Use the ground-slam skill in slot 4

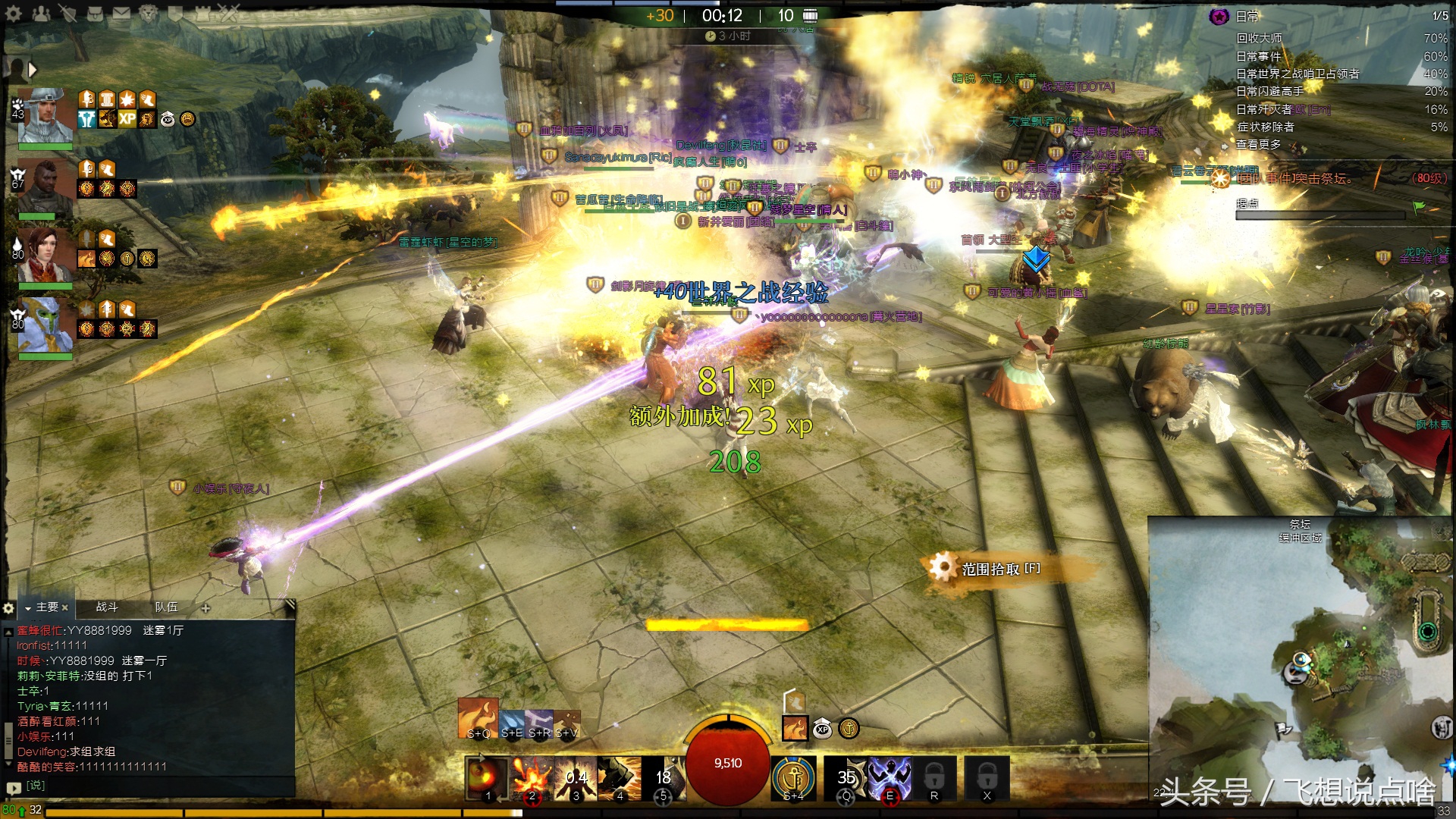coord(619,777)
